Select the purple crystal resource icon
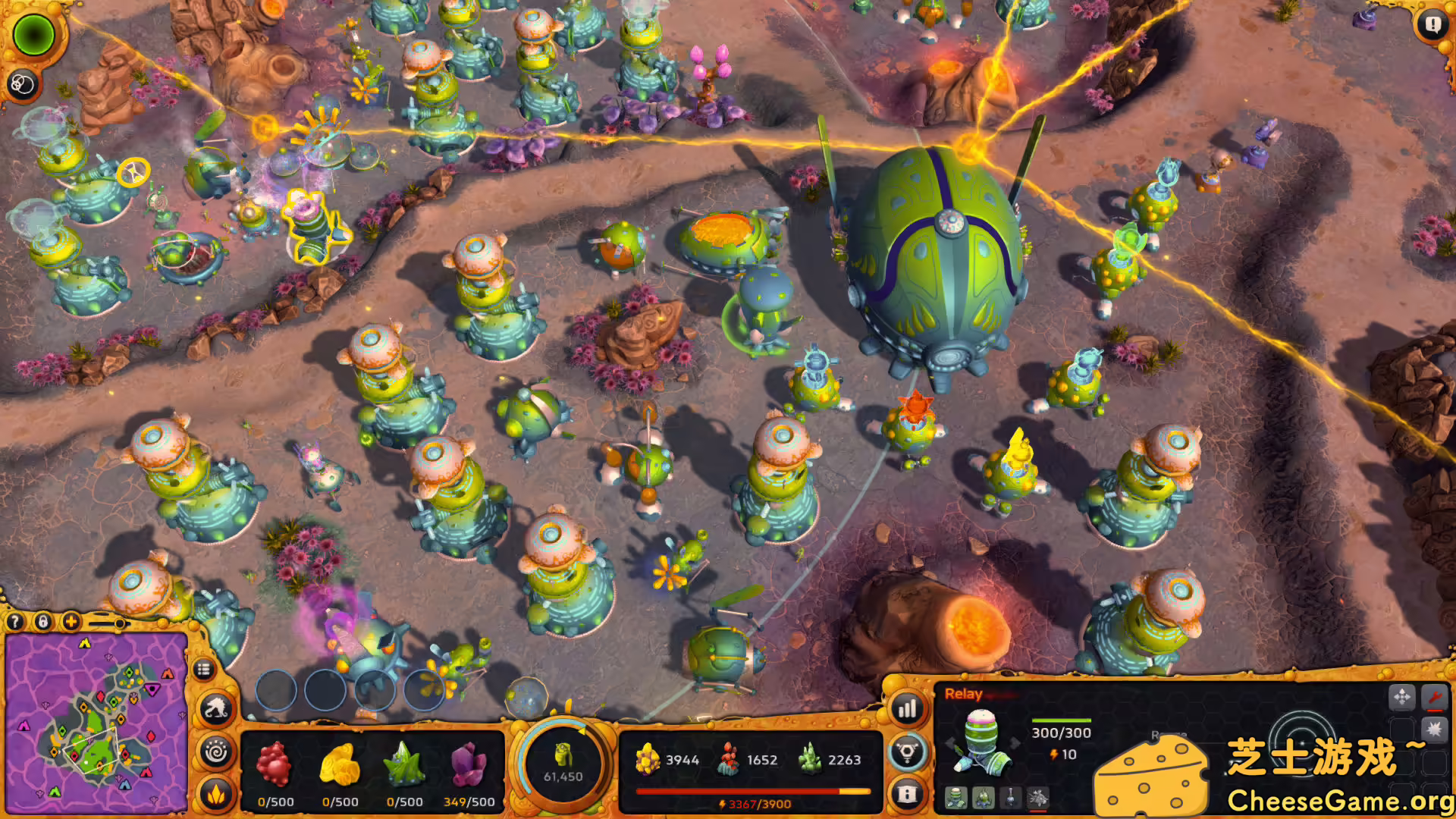Viewport: 1456px width, 819px height. [469, 764]
